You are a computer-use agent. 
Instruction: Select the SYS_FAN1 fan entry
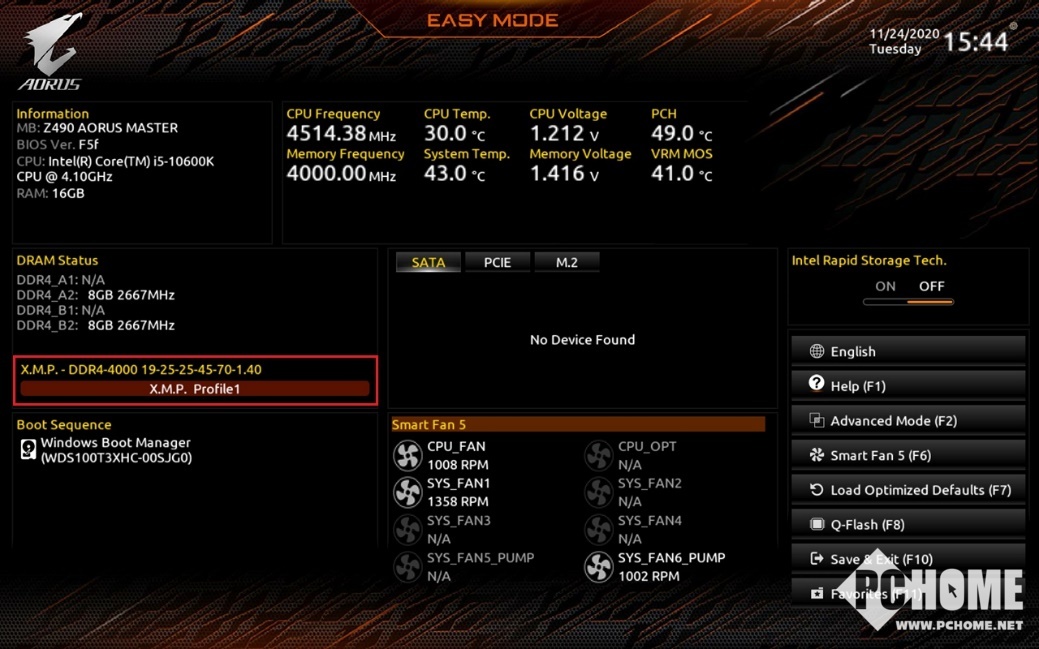click(x=458, y=492)
